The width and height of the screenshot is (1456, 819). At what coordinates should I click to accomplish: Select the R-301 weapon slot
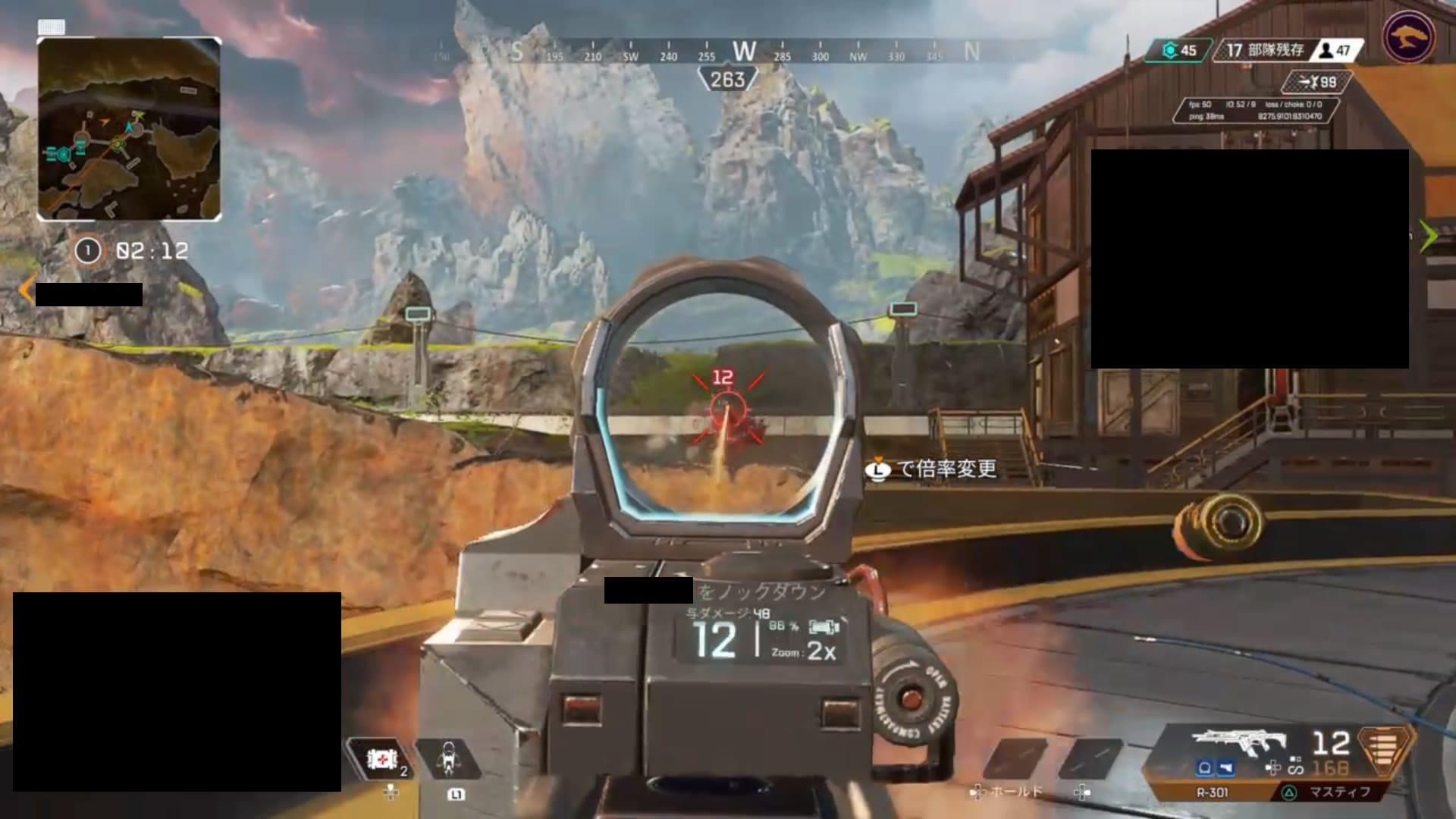(1212, 792)
